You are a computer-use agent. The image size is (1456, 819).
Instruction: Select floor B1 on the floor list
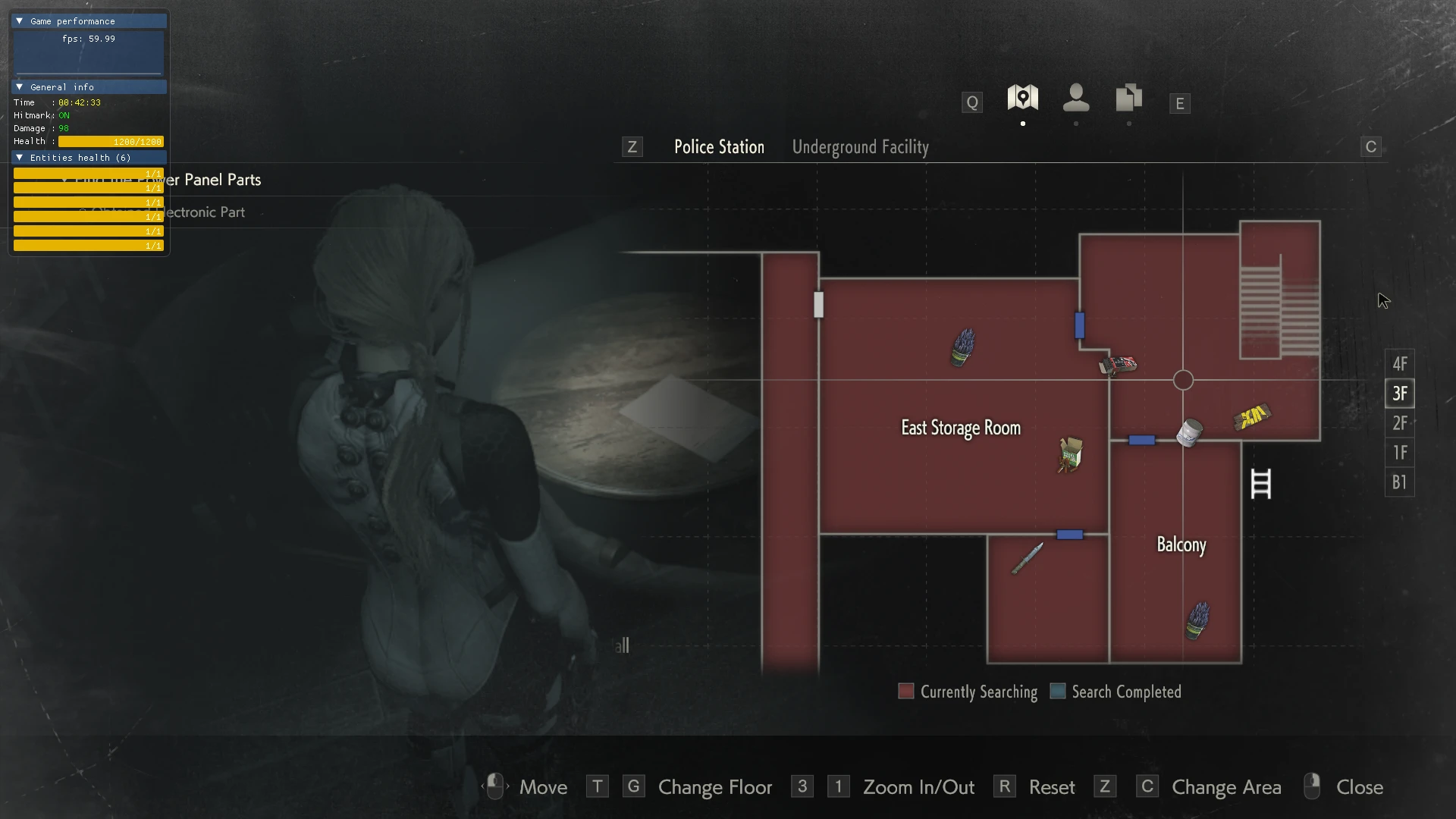1399,482
